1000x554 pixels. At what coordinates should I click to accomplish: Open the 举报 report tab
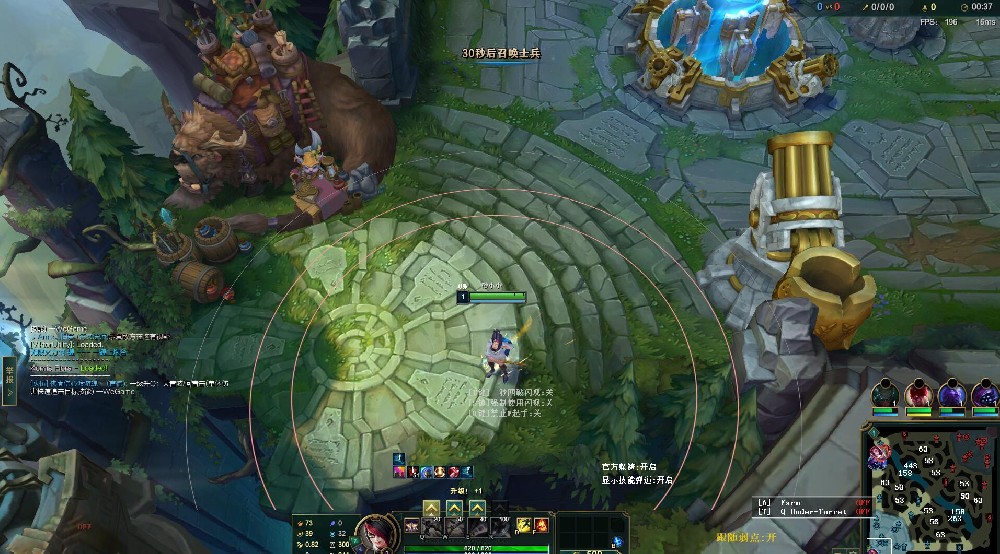(9, 381)
